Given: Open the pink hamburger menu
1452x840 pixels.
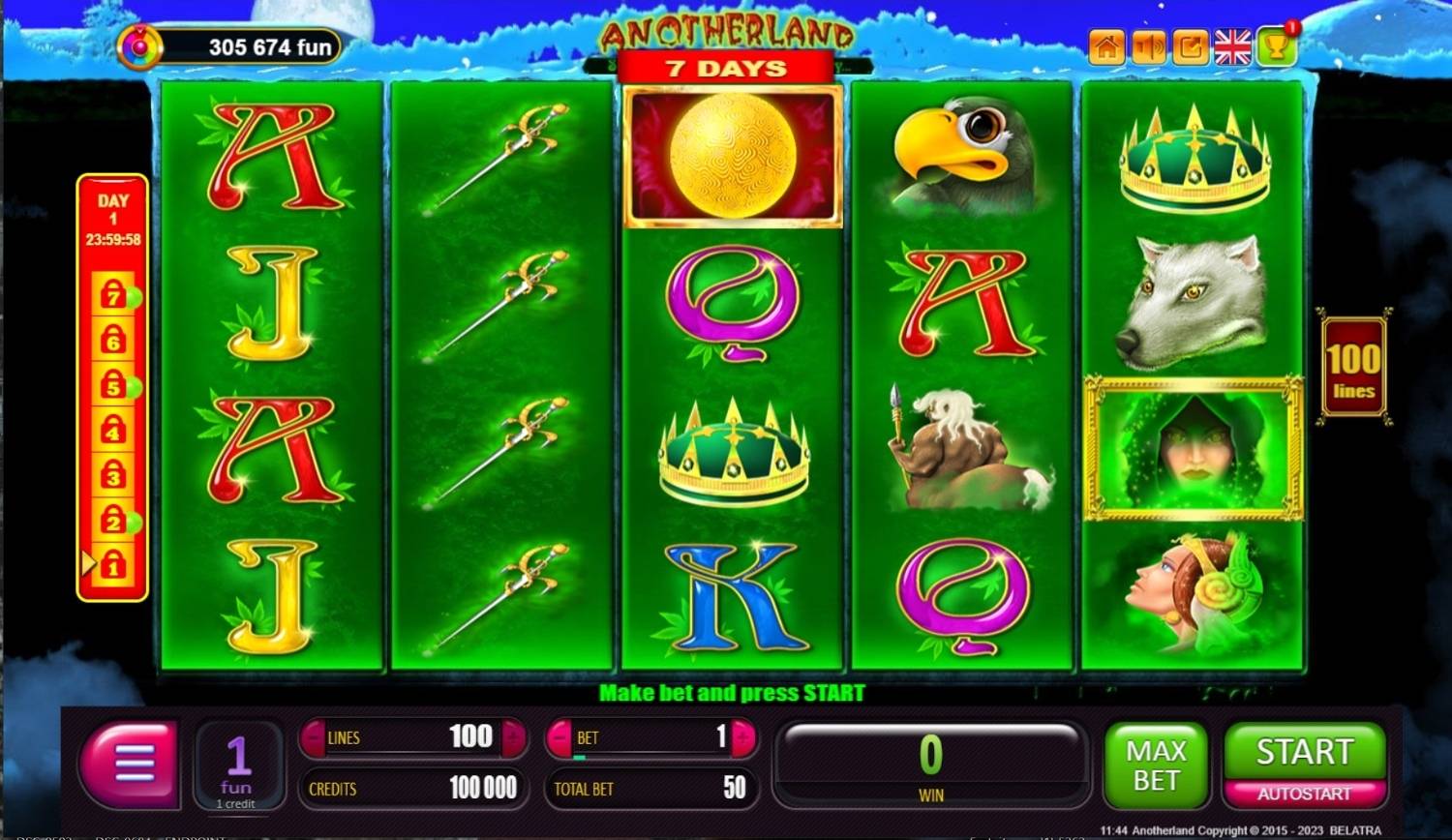Looking at the screenshot, I should point(133,764).
